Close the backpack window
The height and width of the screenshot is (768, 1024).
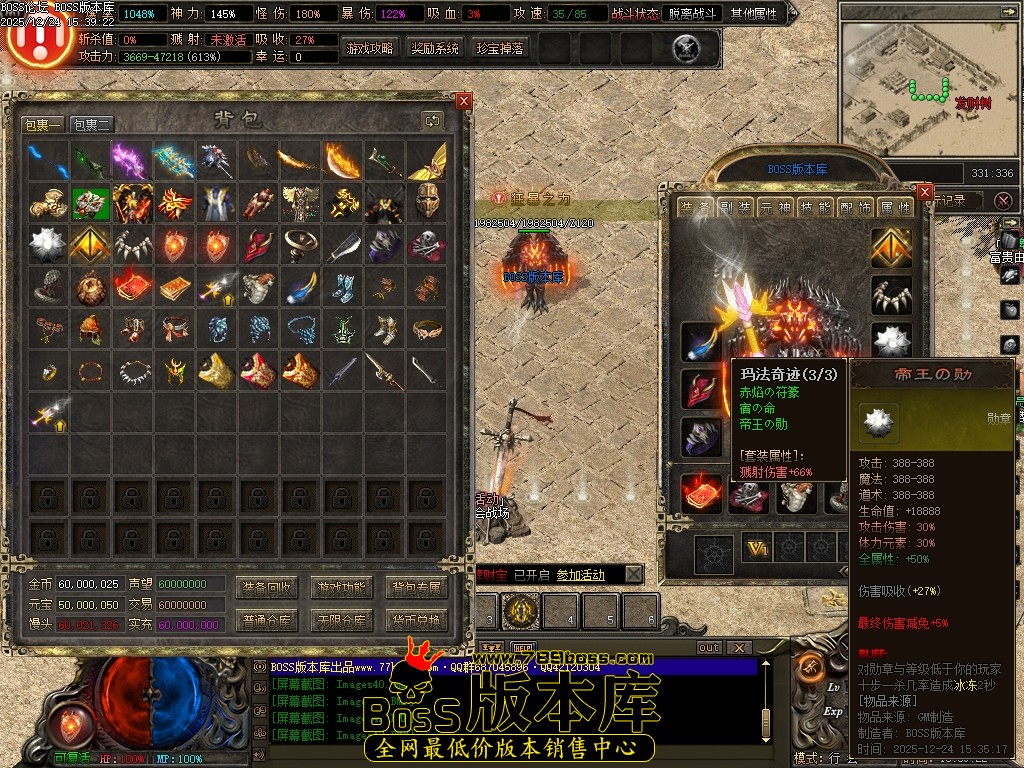click(463, 101)
